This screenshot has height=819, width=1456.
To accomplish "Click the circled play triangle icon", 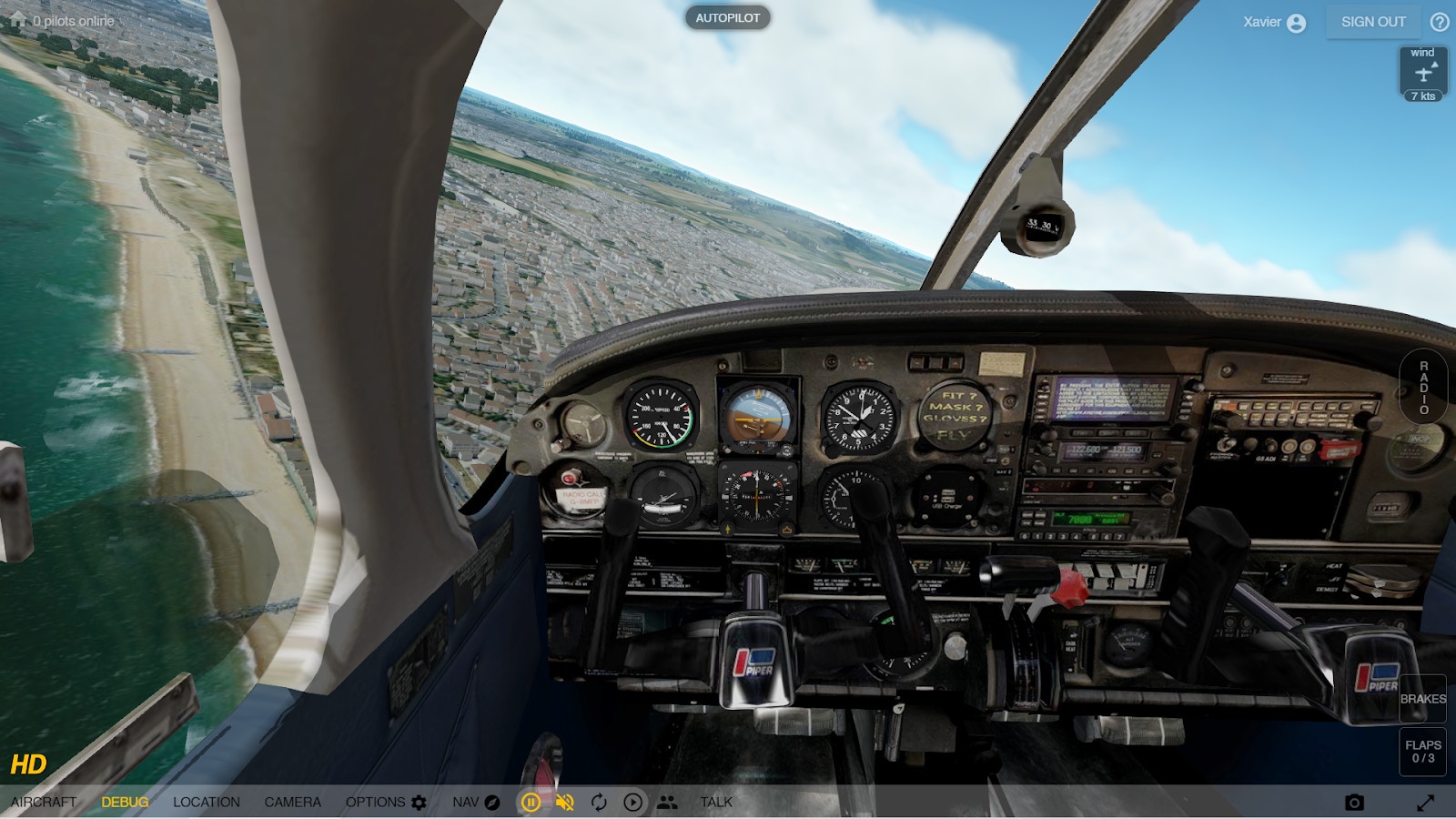I will click(x=632, y=802).
